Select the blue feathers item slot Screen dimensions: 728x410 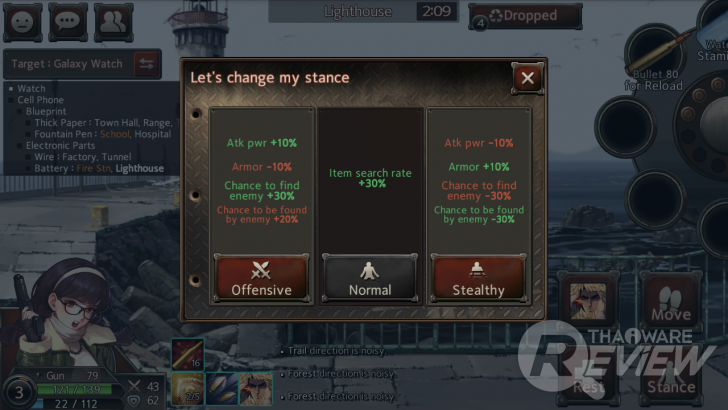[222, 390]
